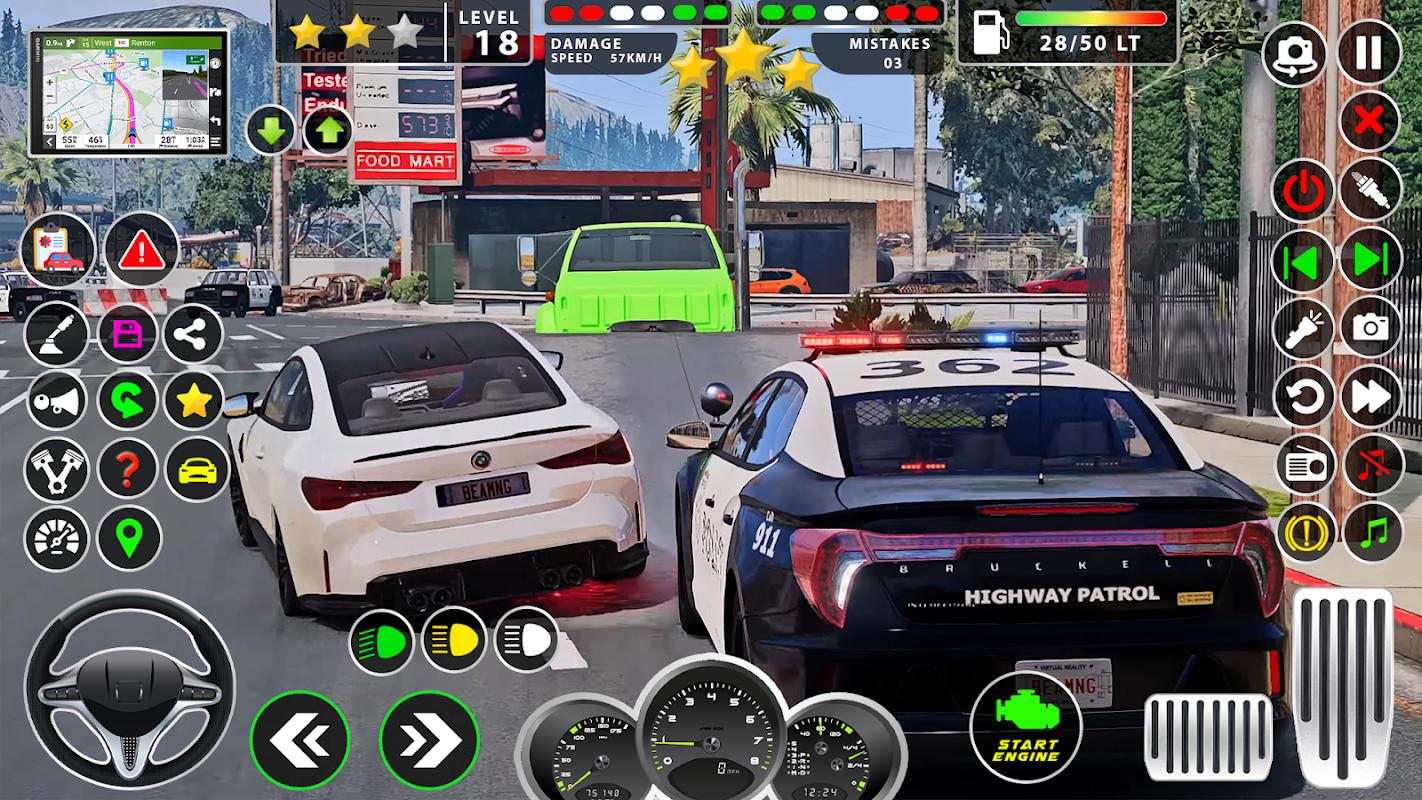The height and width of the screenshot is (800, 1422).
Task: Toggle the yellow headlight button
Action: (453, 640)
